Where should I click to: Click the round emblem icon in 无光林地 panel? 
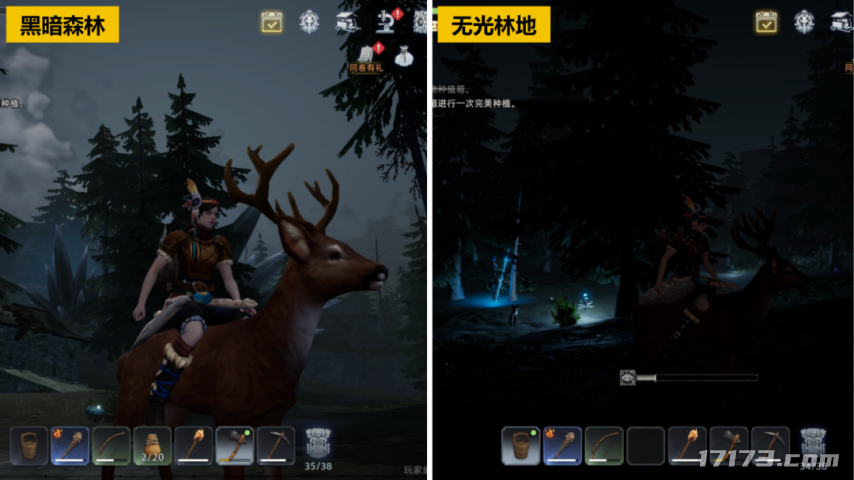click(x=804, y=21)
